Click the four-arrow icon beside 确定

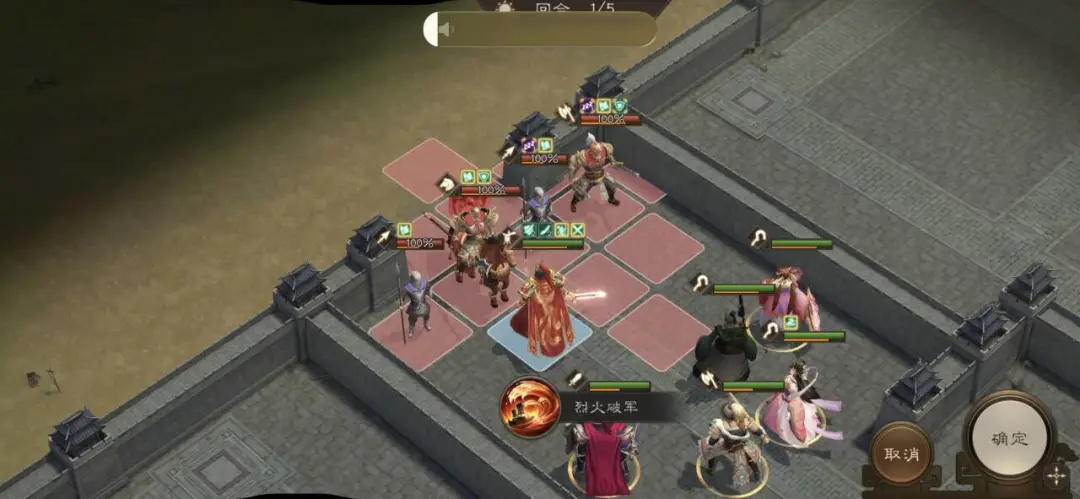point(1055,476)
